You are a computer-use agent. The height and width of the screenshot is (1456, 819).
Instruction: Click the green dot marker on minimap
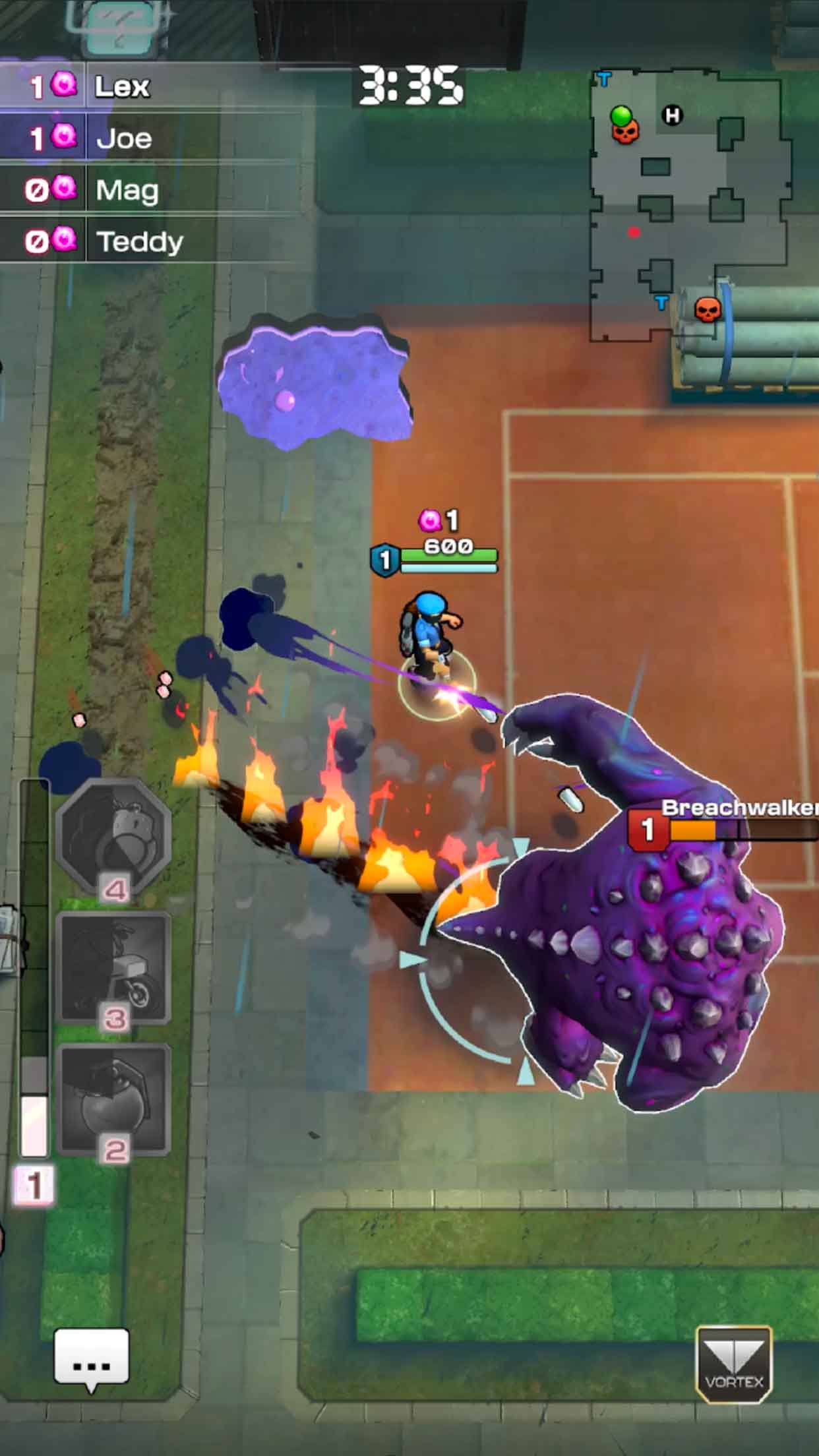pyautogui.click(x=621, y=115)
